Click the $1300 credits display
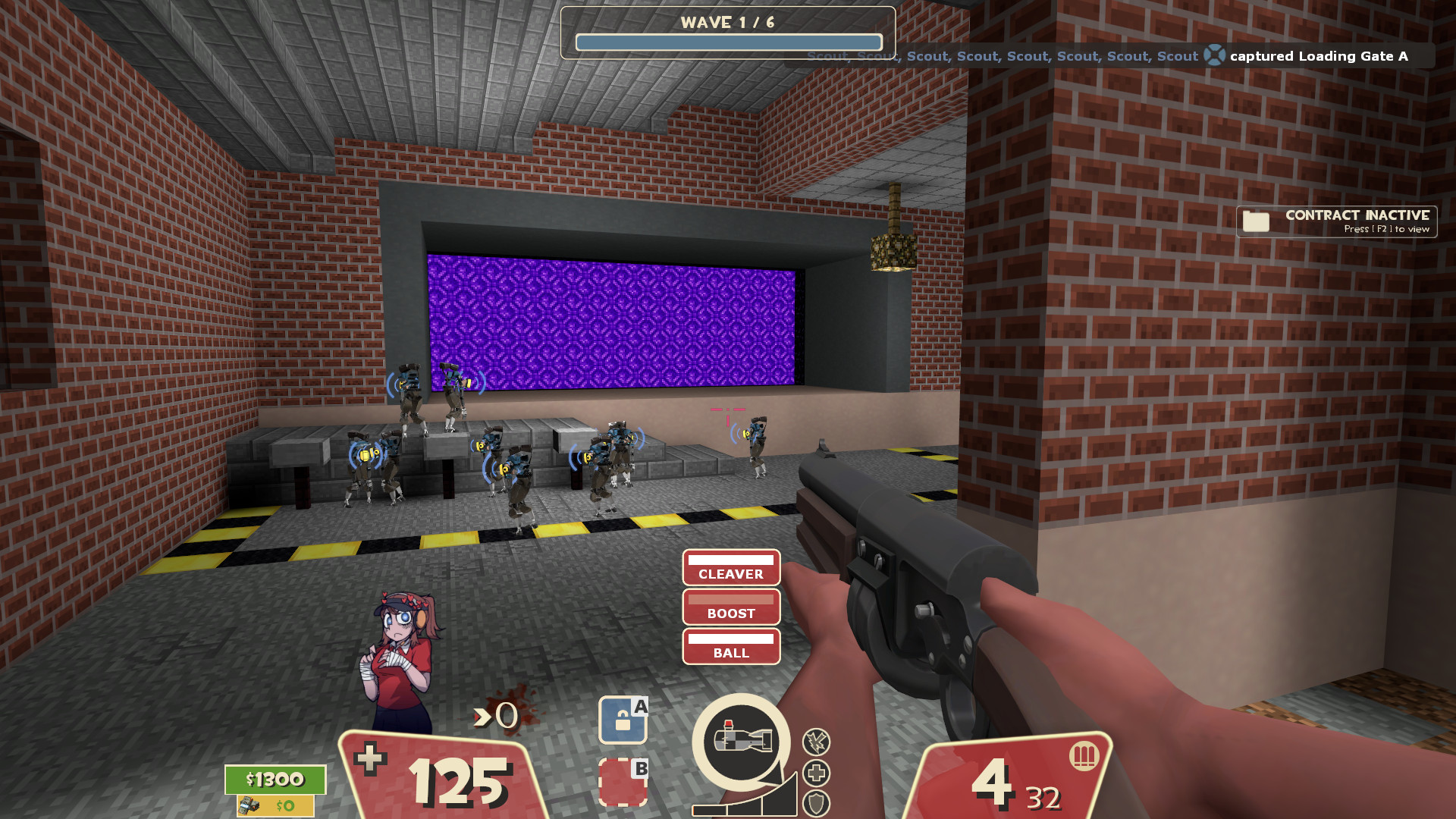This screenshot has width=1456, height=819. [x=275, y=779]
